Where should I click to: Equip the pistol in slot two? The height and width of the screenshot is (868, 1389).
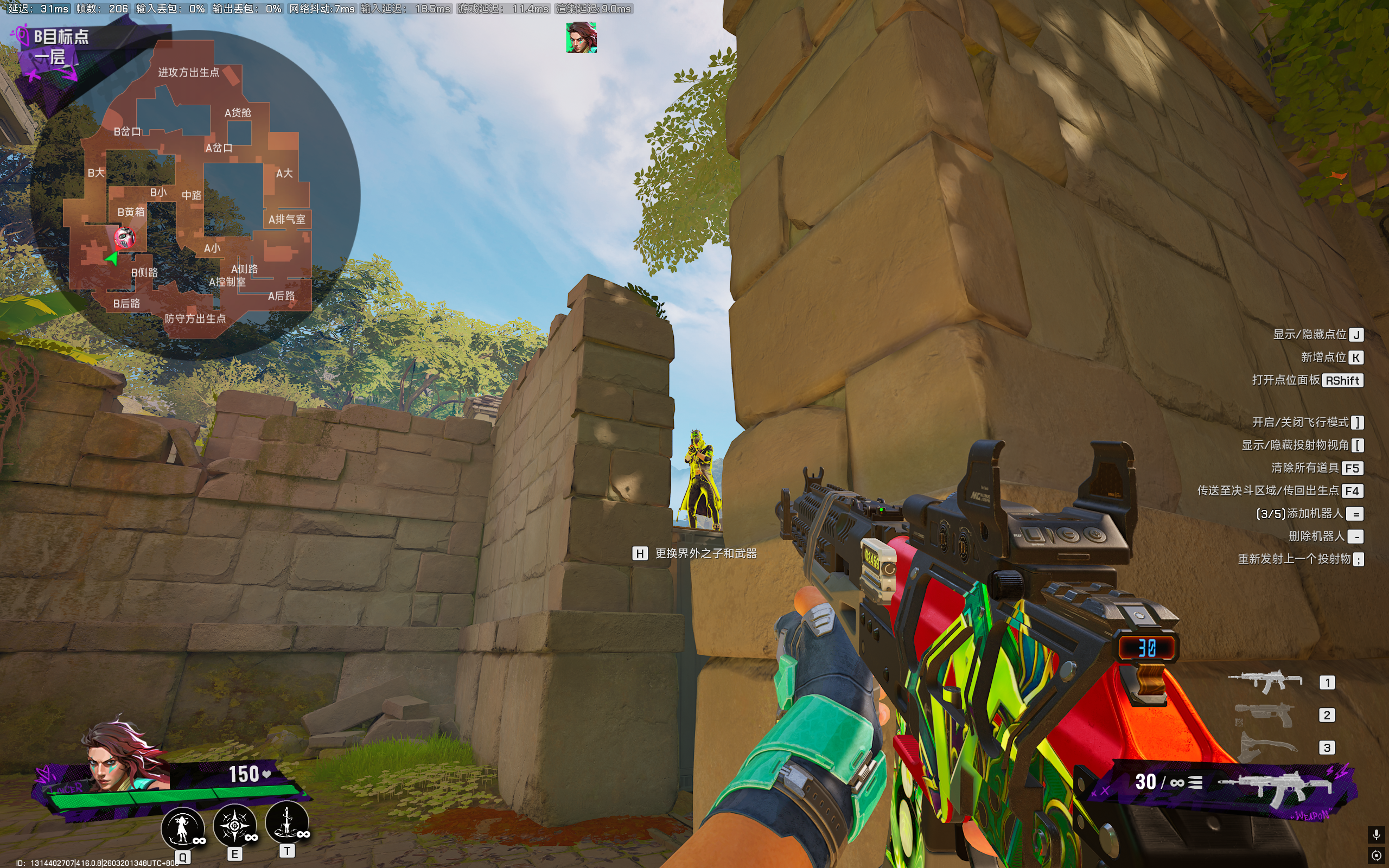pos(1265,714)
